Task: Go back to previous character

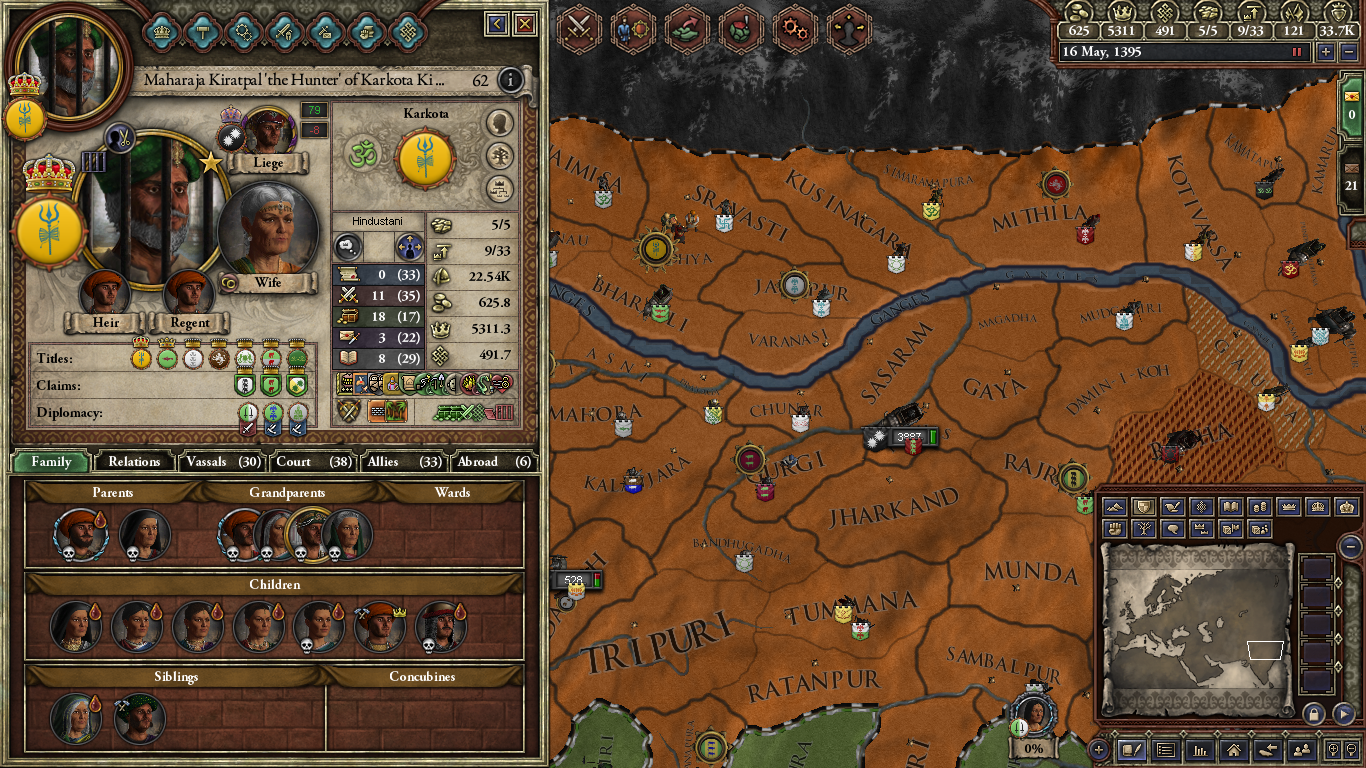Action: [x=496, y=24]
